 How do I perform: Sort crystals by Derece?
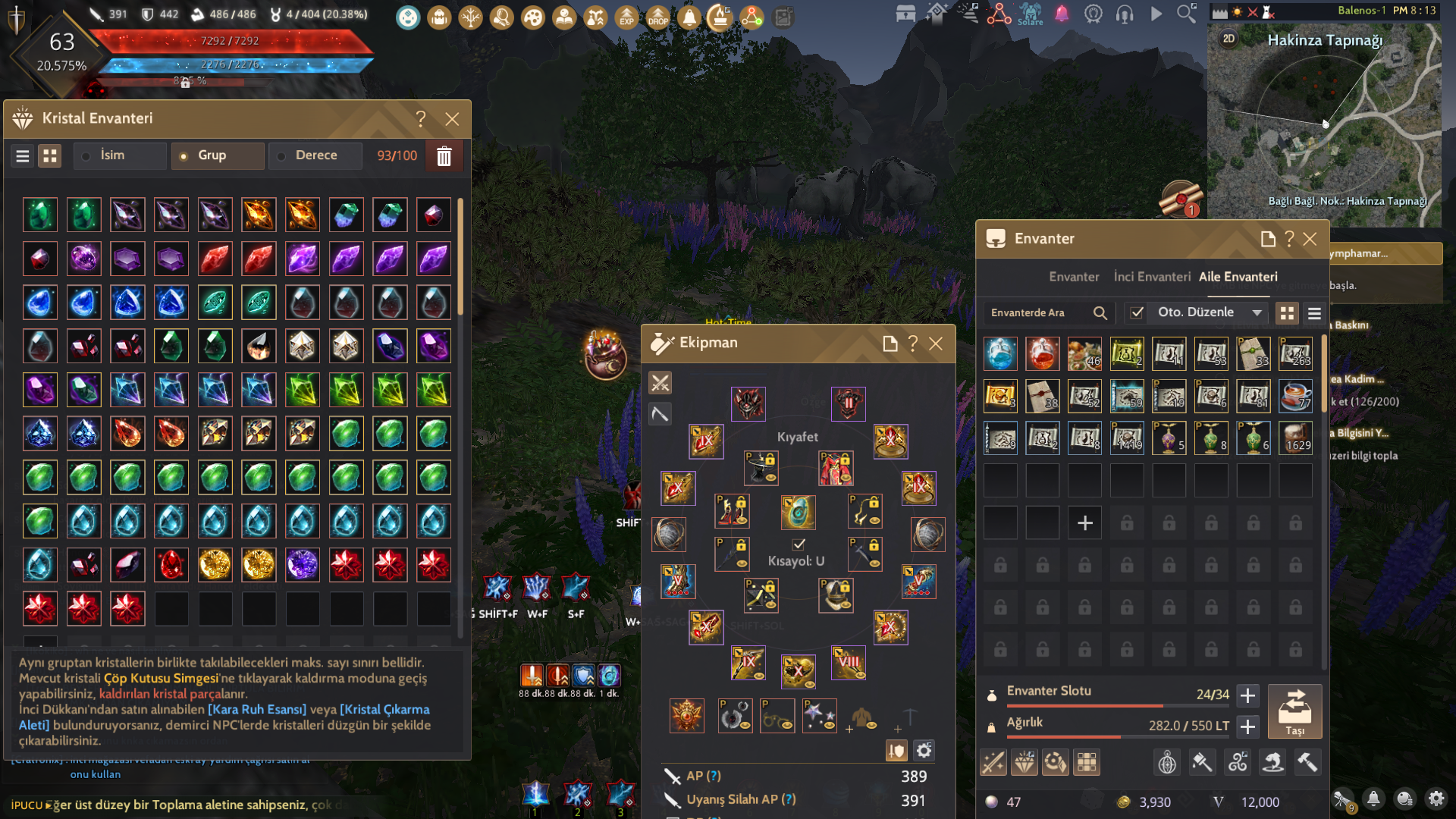coord(315,155)
